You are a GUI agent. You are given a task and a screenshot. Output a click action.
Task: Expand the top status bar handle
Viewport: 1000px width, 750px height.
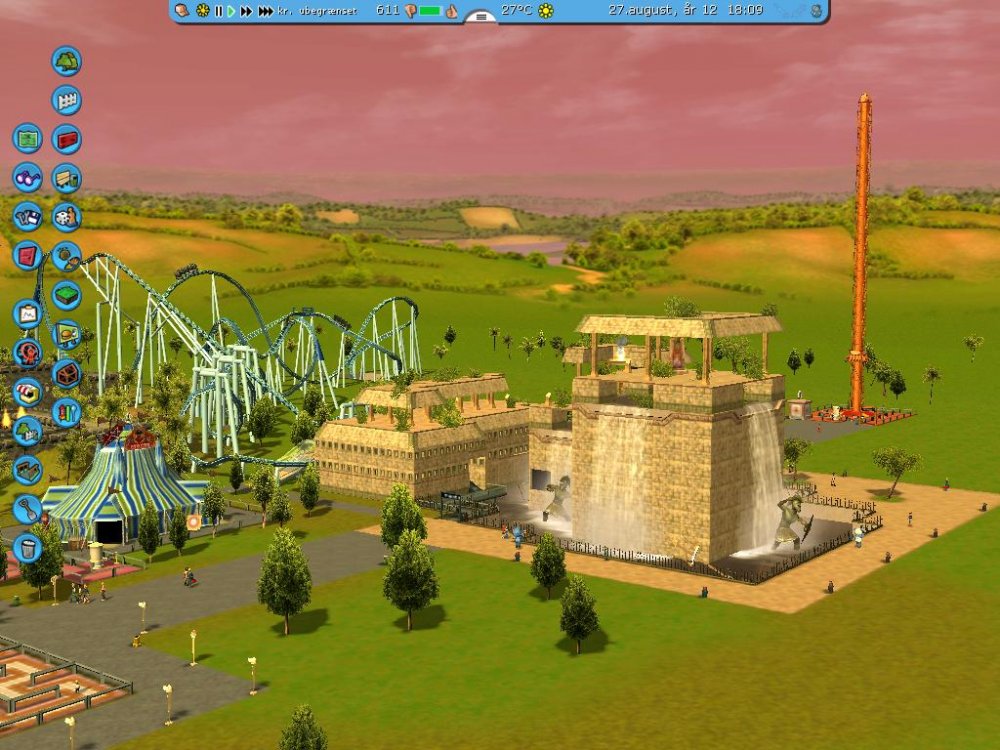point(481,16)
